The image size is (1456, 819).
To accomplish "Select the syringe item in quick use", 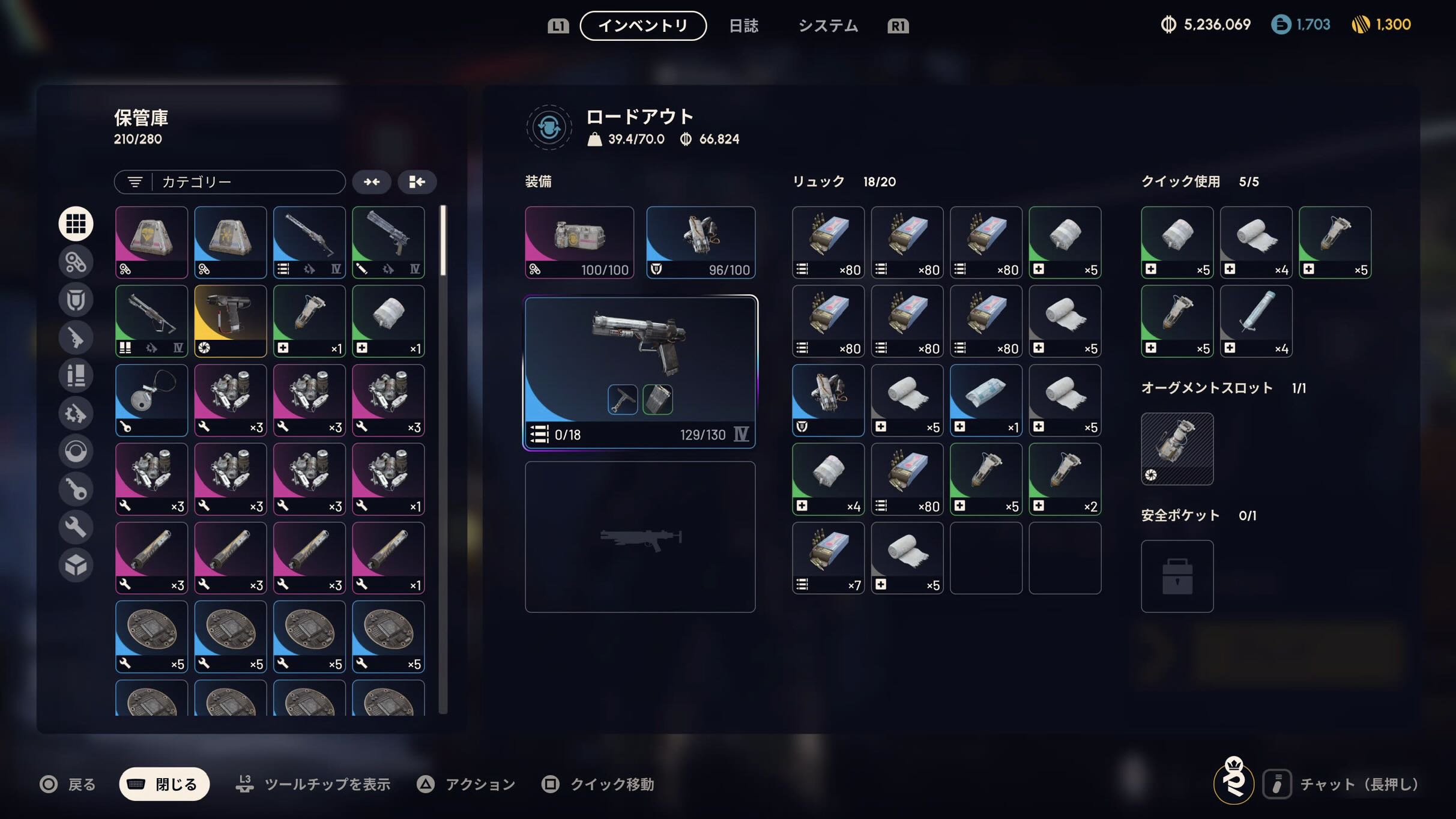I will click(1256, 321).
